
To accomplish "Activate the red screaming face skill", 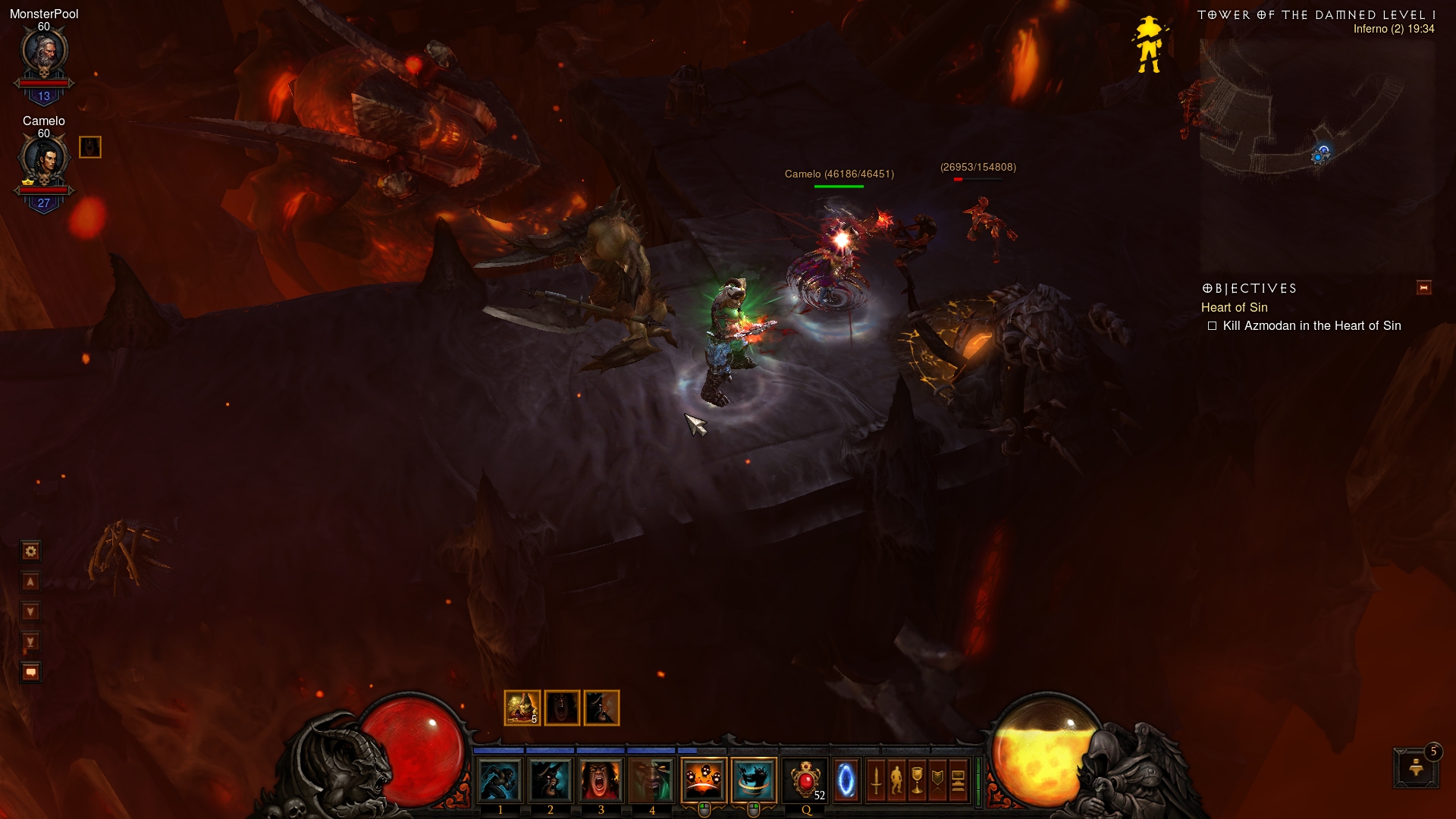I will pyautogui.click(x=601, y=780).
